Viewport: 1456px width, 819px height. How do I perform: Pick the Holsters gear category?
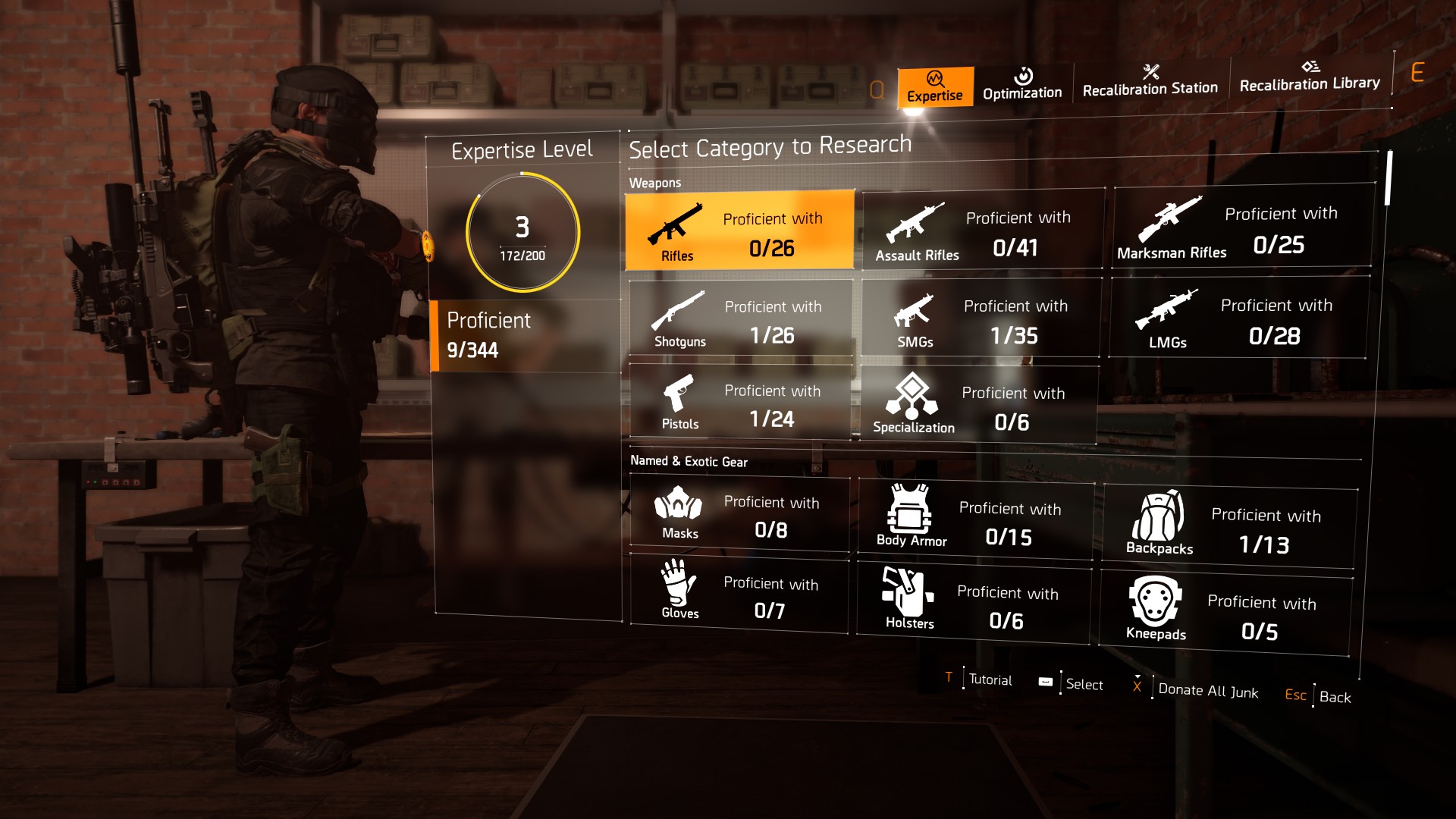pyautogui.click(x=974, y=604)
